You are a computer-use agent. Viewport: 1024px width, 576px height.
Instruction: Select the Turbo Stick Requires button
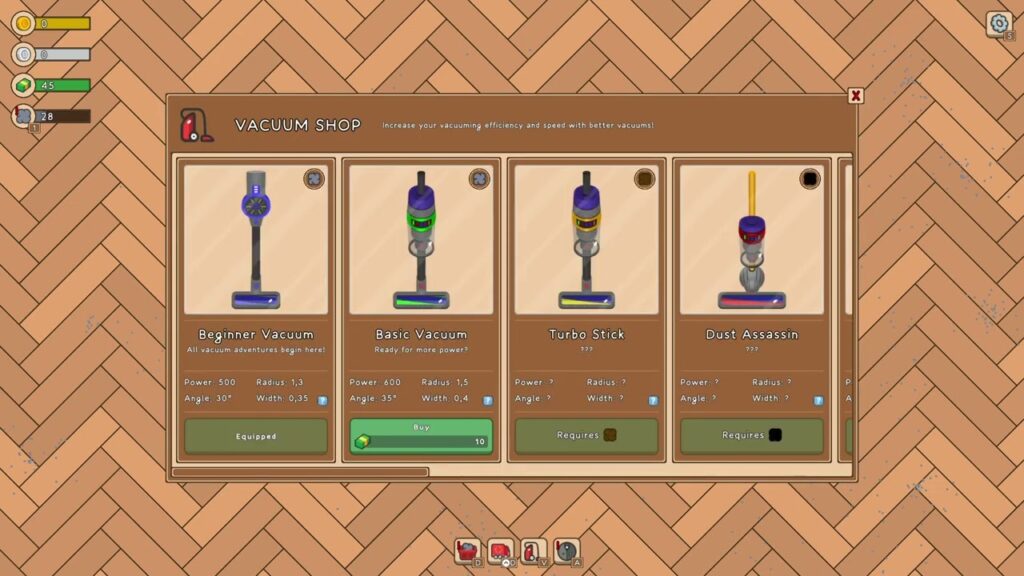[586, 436]
